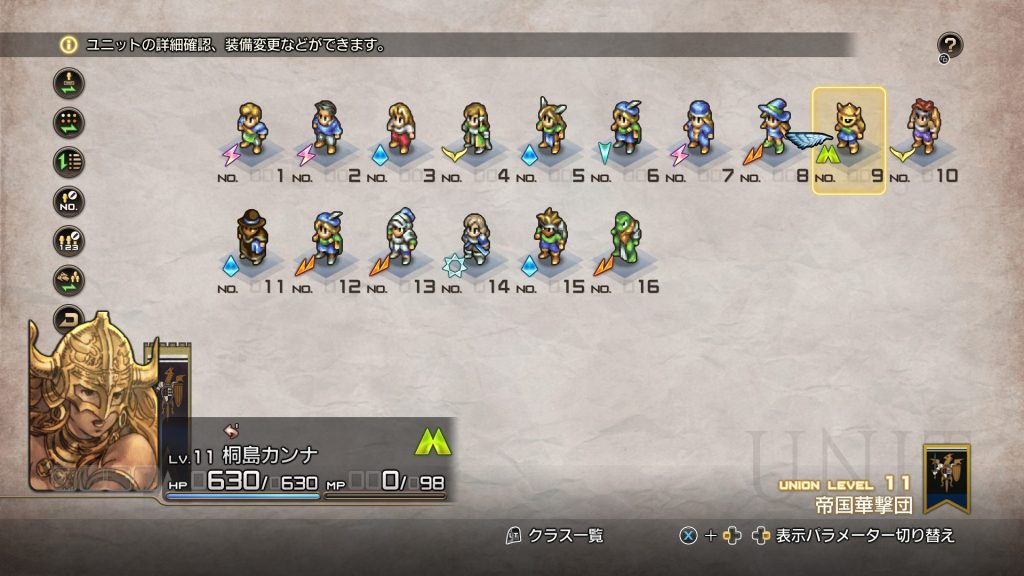This screenshot has width=1024, height=576.
Task: Click the unit swap icon with green arrows
Action: tap(69, 83)
